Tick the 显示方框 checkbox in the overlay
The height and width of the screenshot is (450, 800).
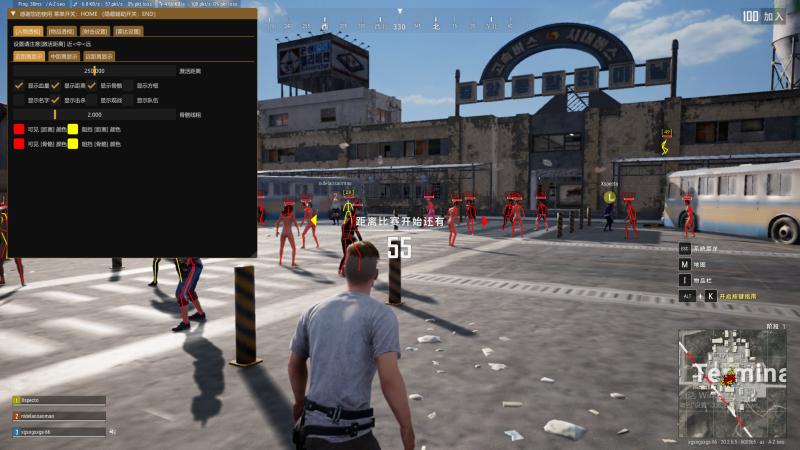pyautogui.click(x=129, y=85)
